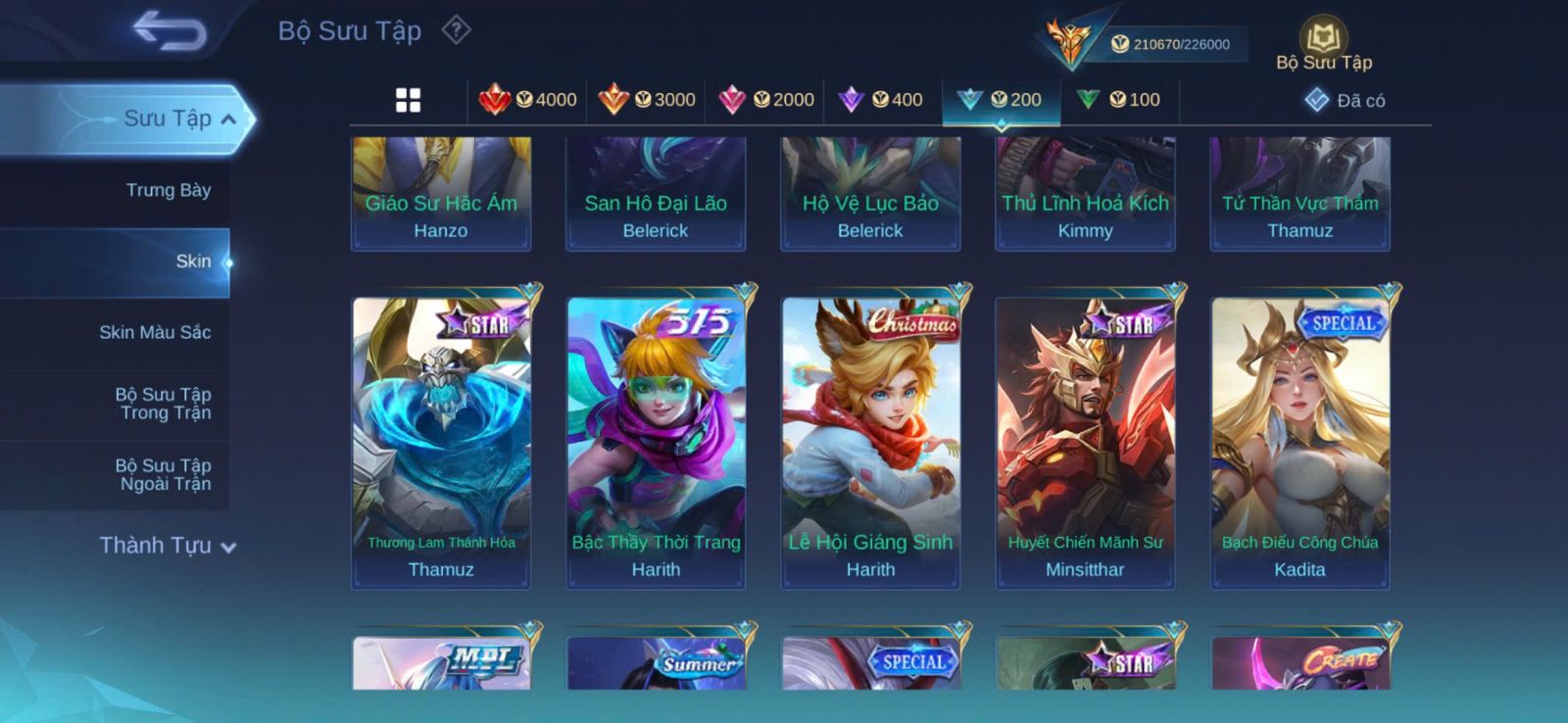Choose the 2000 point tier tab
The height and width of the screenshot is (723, 1568).
766,100
